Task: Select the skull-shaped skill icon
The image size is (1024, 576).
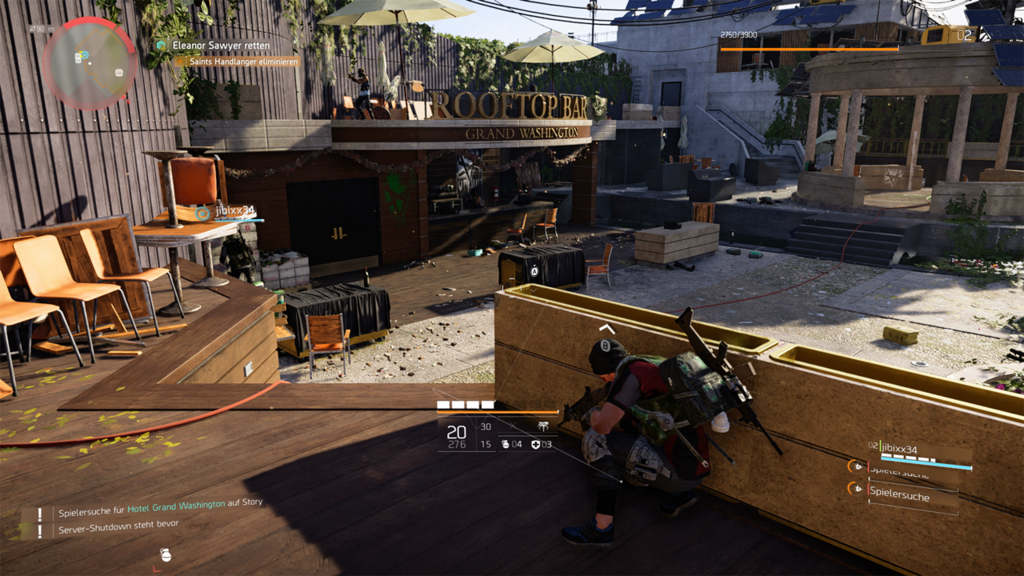Action: [542, 426]
